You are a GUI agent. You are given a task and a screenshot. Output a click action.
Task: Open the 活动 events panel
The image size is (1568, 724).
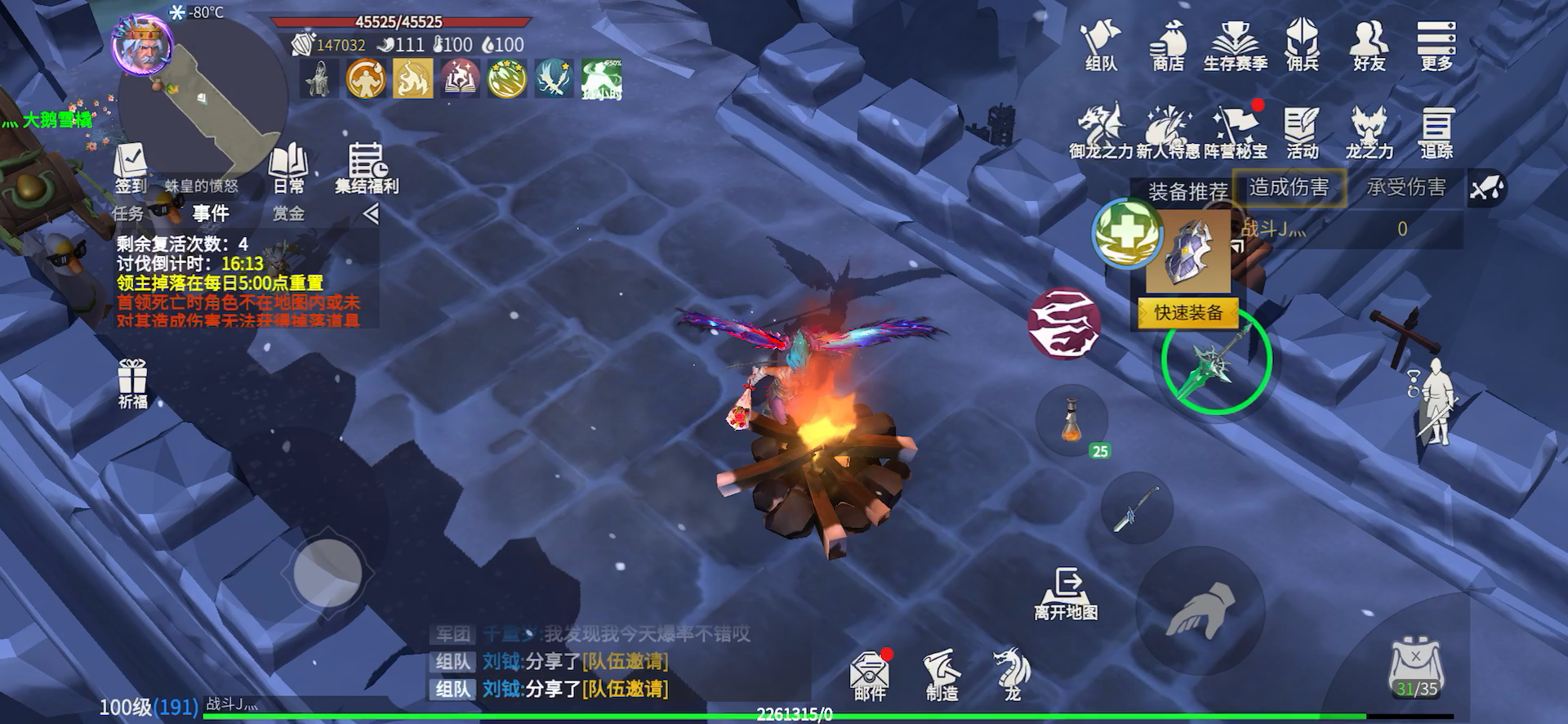click(1302, 133)
